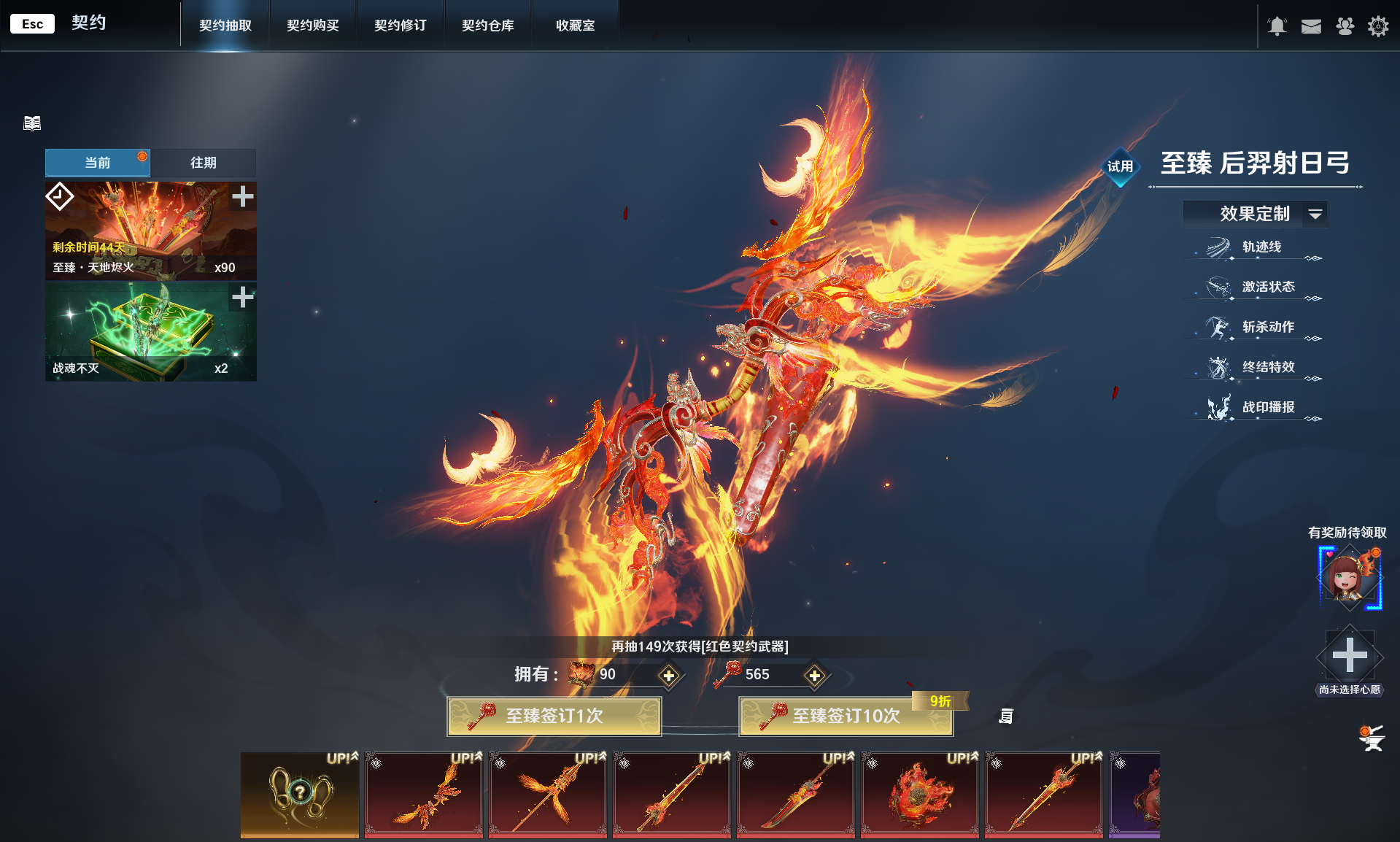Switch to the 契约购买 tab
1400x842 pixels.
(x=313, y=26)
